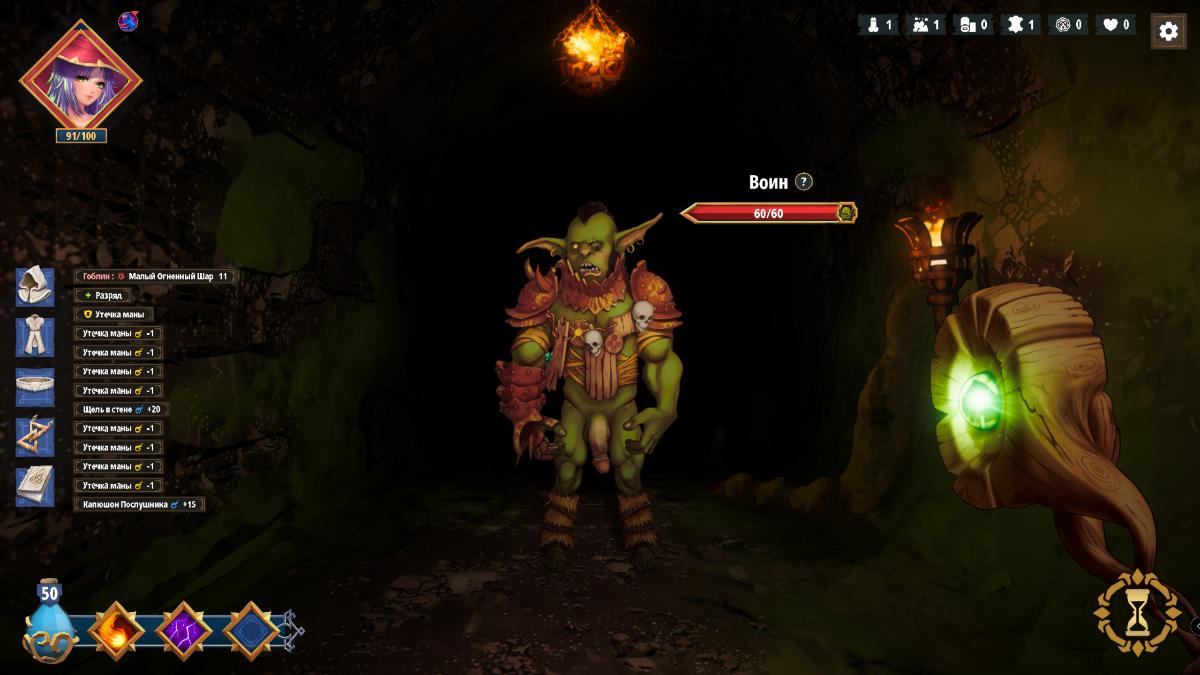
Task: Select the white hood equipment slot
Action: (x=35, y=287)
